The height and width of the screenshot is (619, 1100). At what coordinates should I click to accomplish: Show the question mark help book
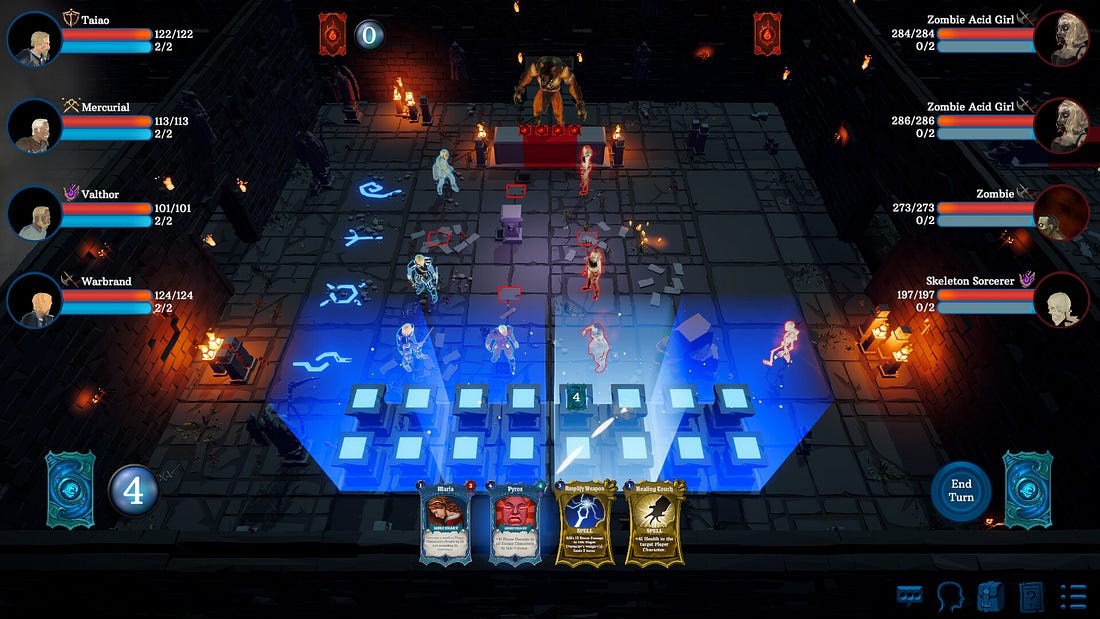1031,597
